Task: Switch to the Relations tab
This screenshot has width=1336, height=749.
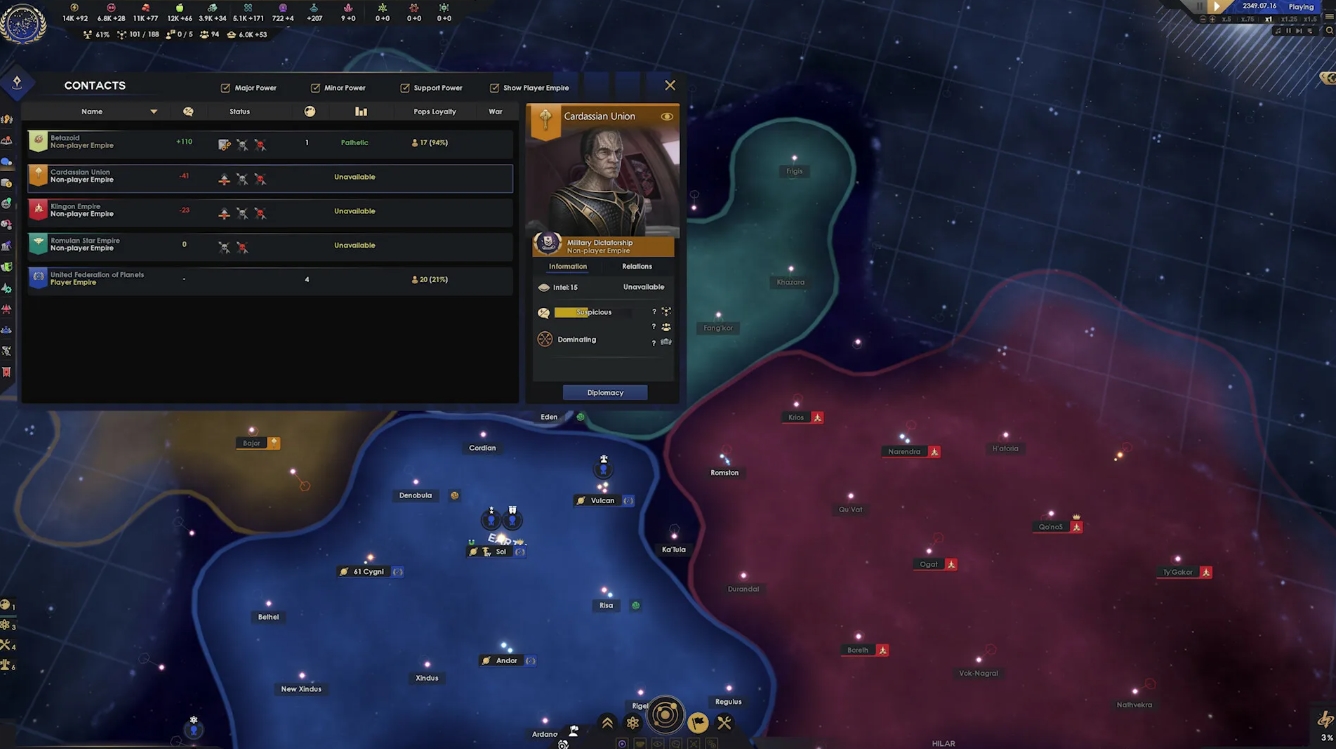Action: point(637,267)
